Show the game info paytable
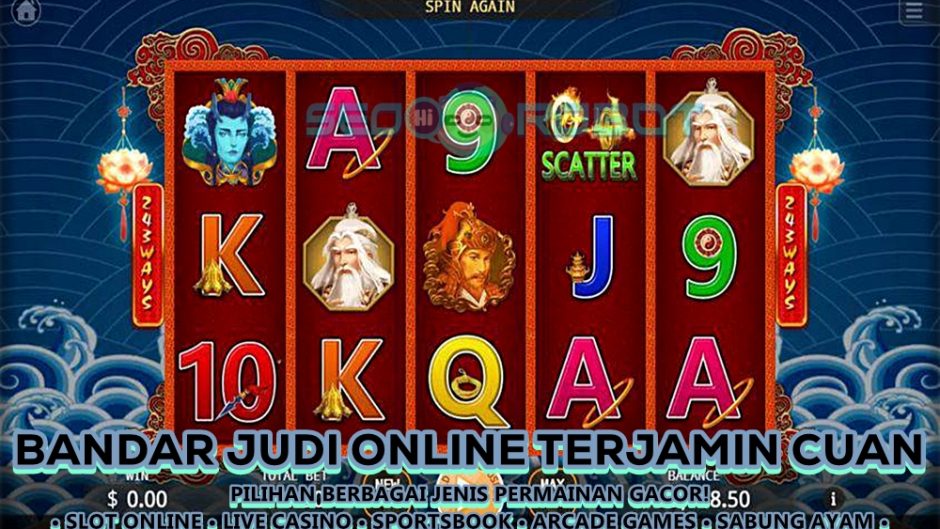The width and height of the screenshot is (940, 529). click(832, 497)
